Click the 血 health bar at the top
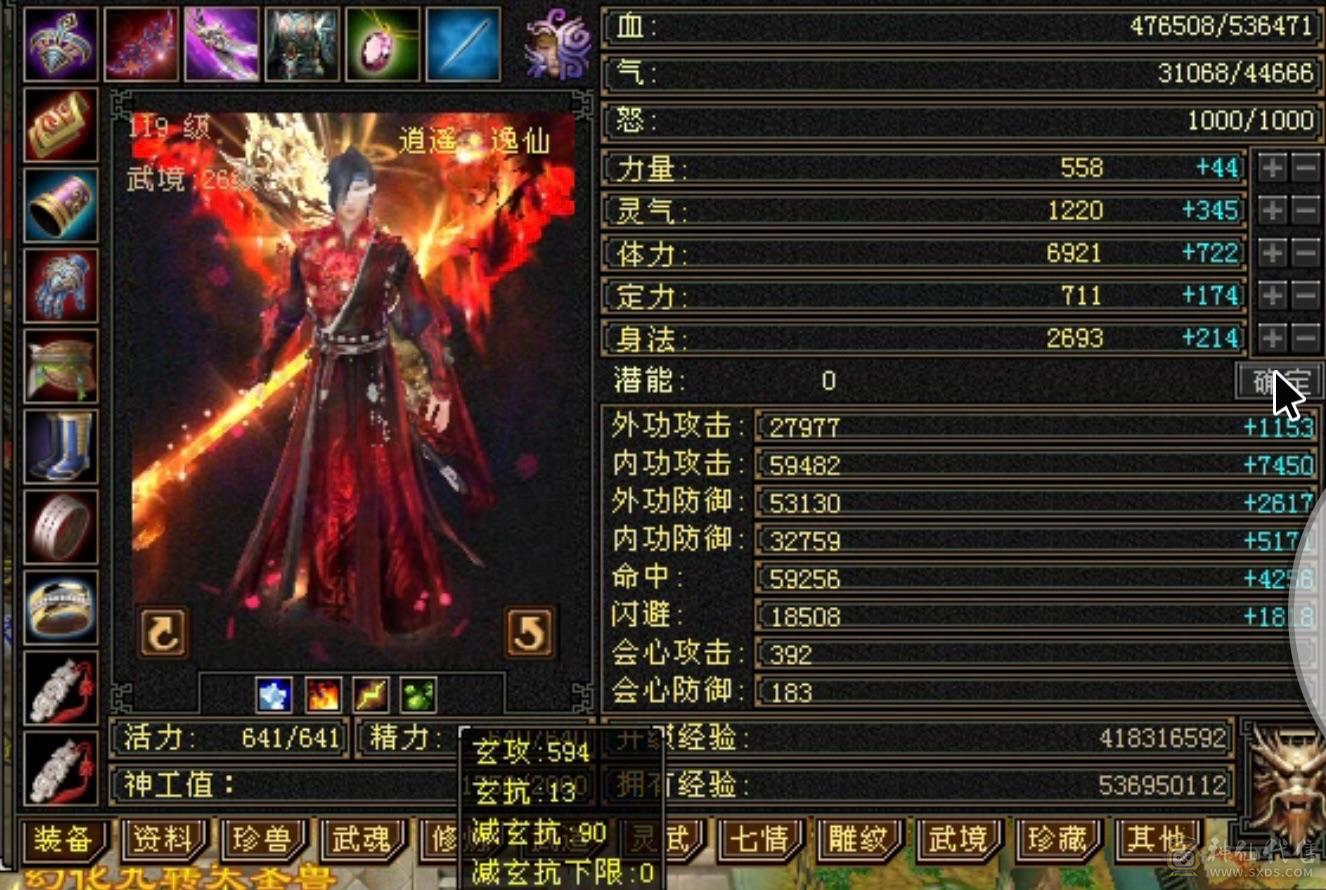Screen dimensions: 1326x890 [960, 24]
